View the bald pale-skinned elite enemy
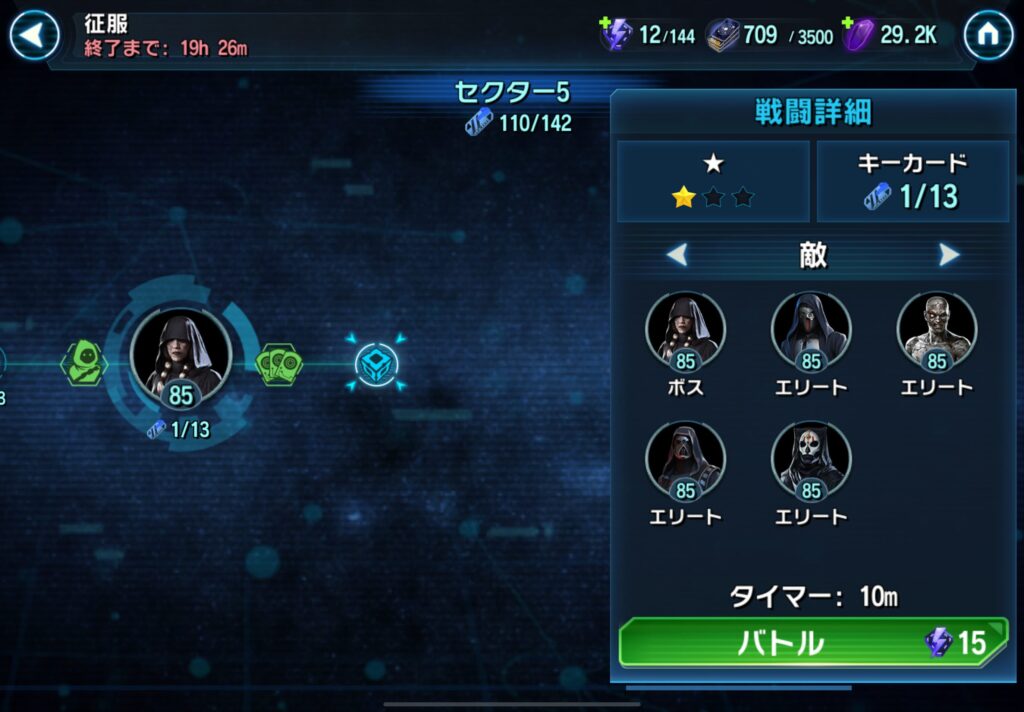The height and width of the screenshot is (712, 1024). coord(936,328)
